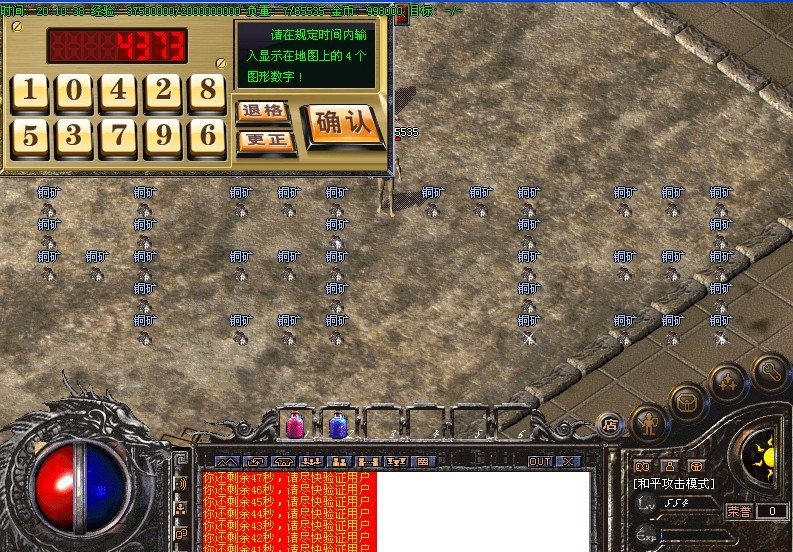Screen dimensions: 793x552
Task: Enter digit 7 on the keypad
Action: pos(119,136)
